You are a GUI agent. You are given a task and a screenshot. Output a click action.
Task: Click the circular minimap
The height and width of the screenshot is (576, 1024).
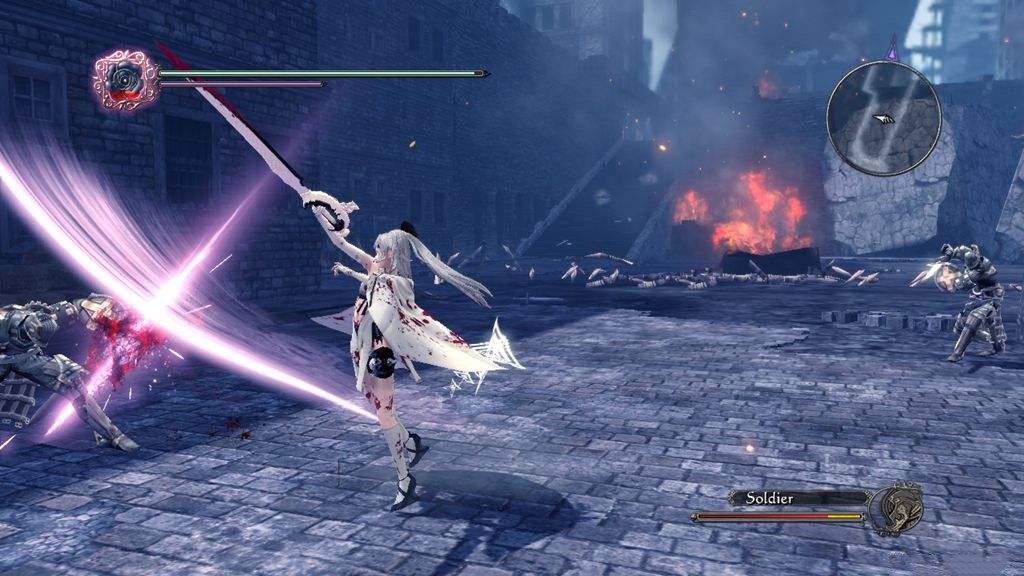pyautogui.click(x=883, y=118)
